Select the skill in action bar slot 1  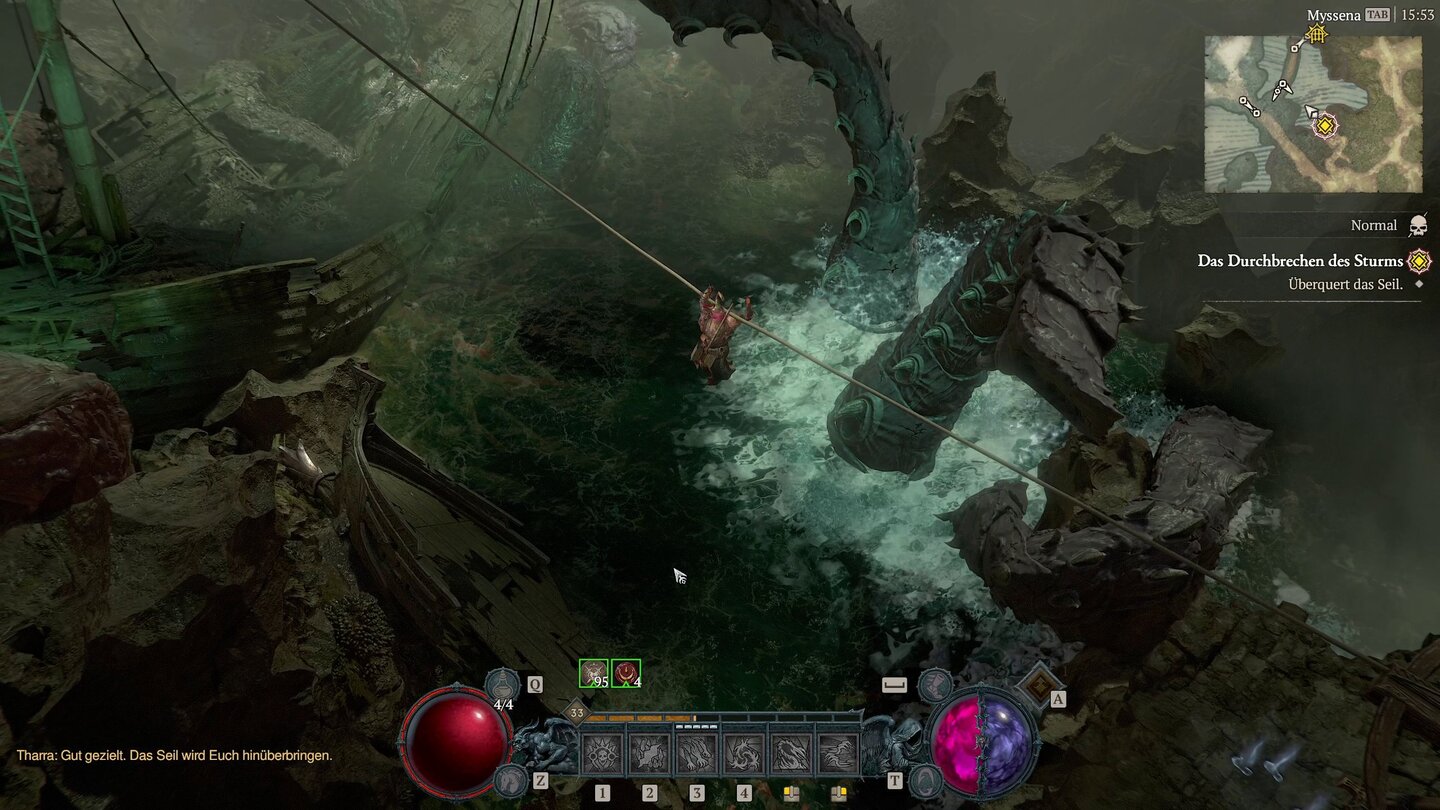(x=602, y=754)
